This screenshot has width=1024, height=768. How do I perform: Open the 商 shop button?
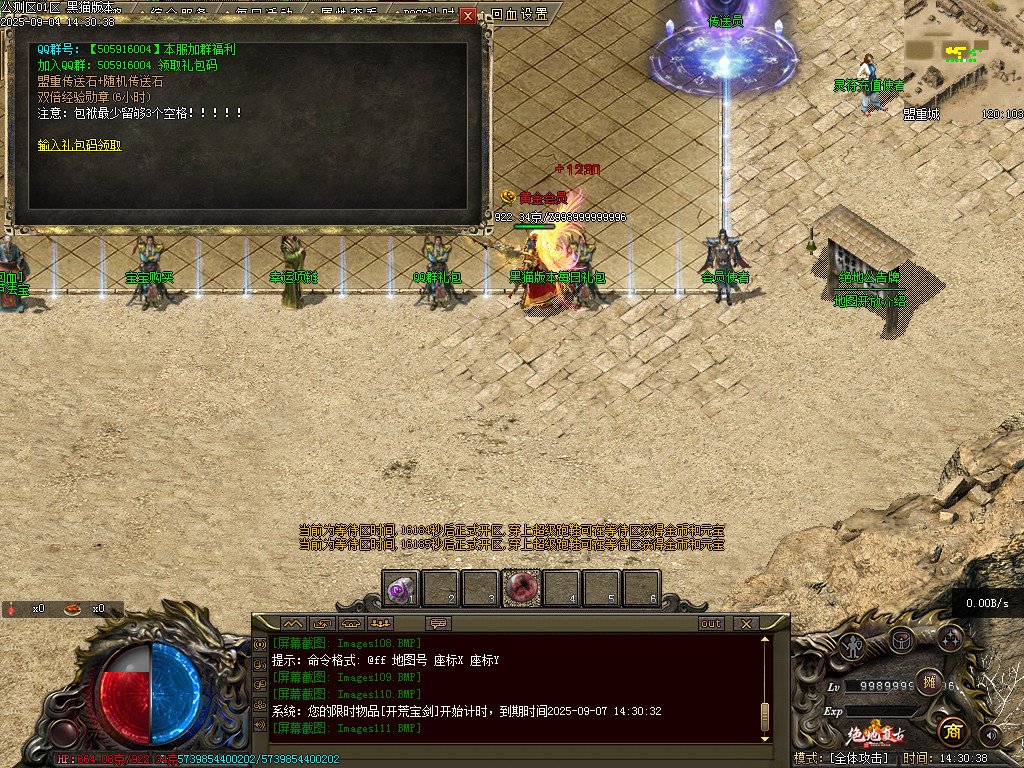click(953, 731)
